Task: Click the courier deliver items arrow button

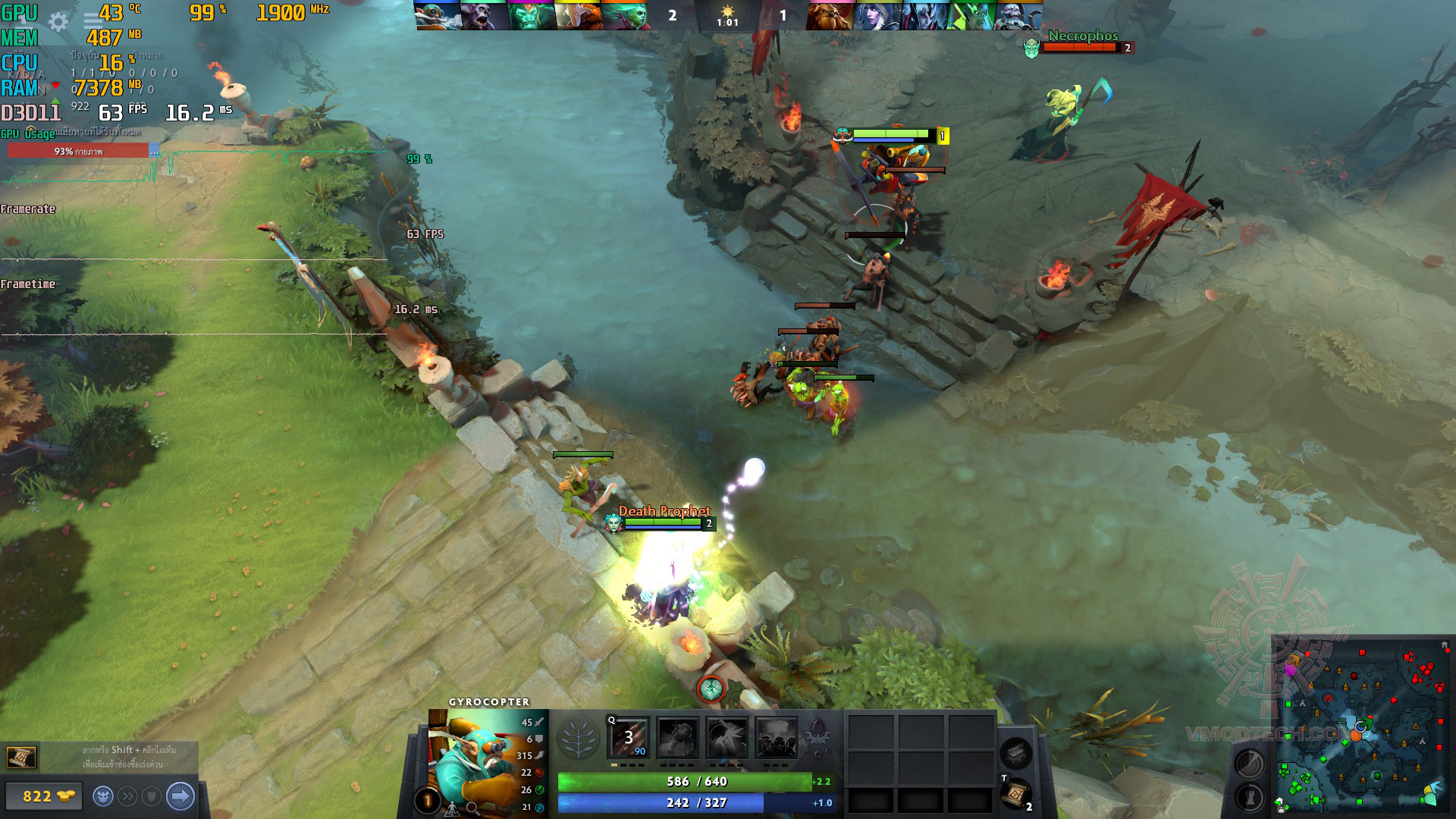Action: (x=180, y=796)
